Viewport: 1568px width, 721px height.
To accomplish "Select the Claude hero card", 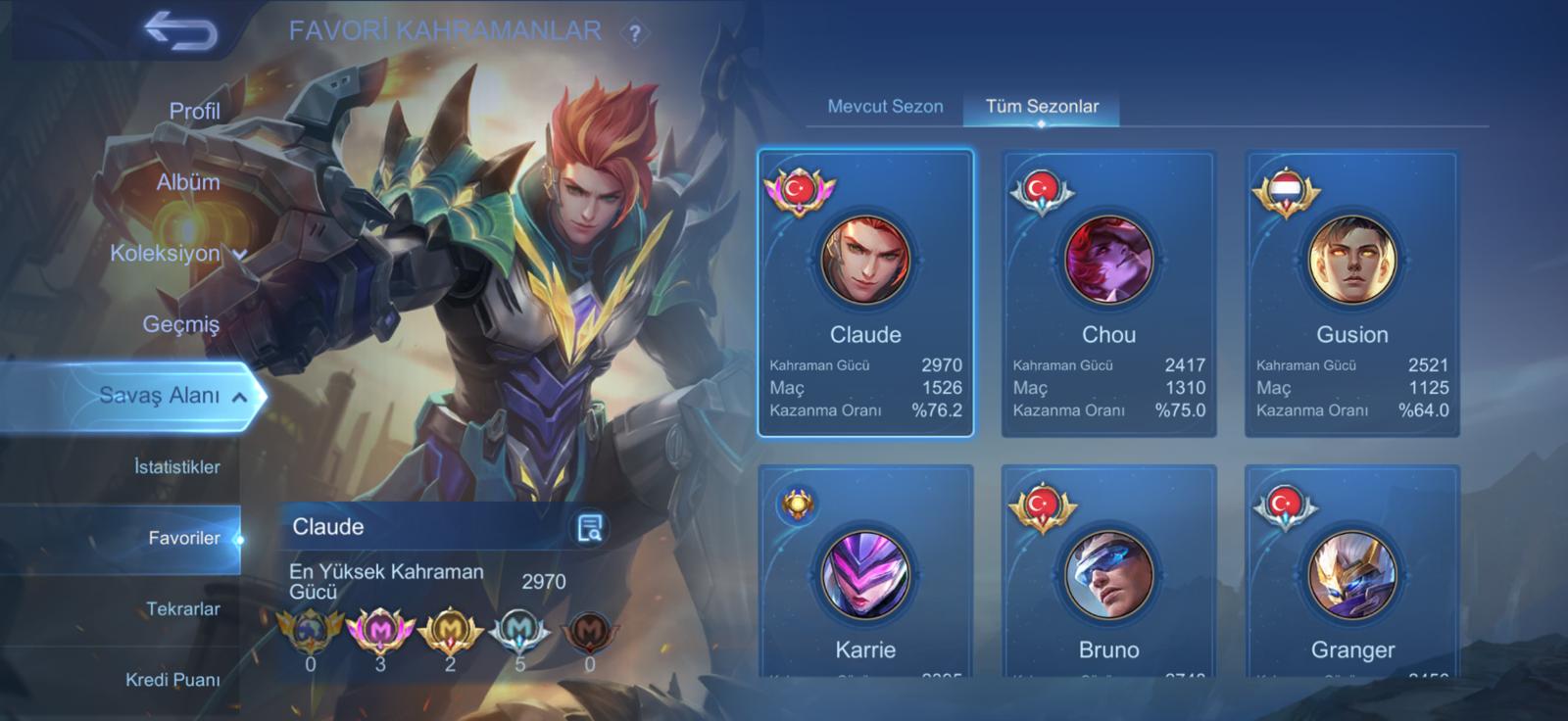I will 865,293.
